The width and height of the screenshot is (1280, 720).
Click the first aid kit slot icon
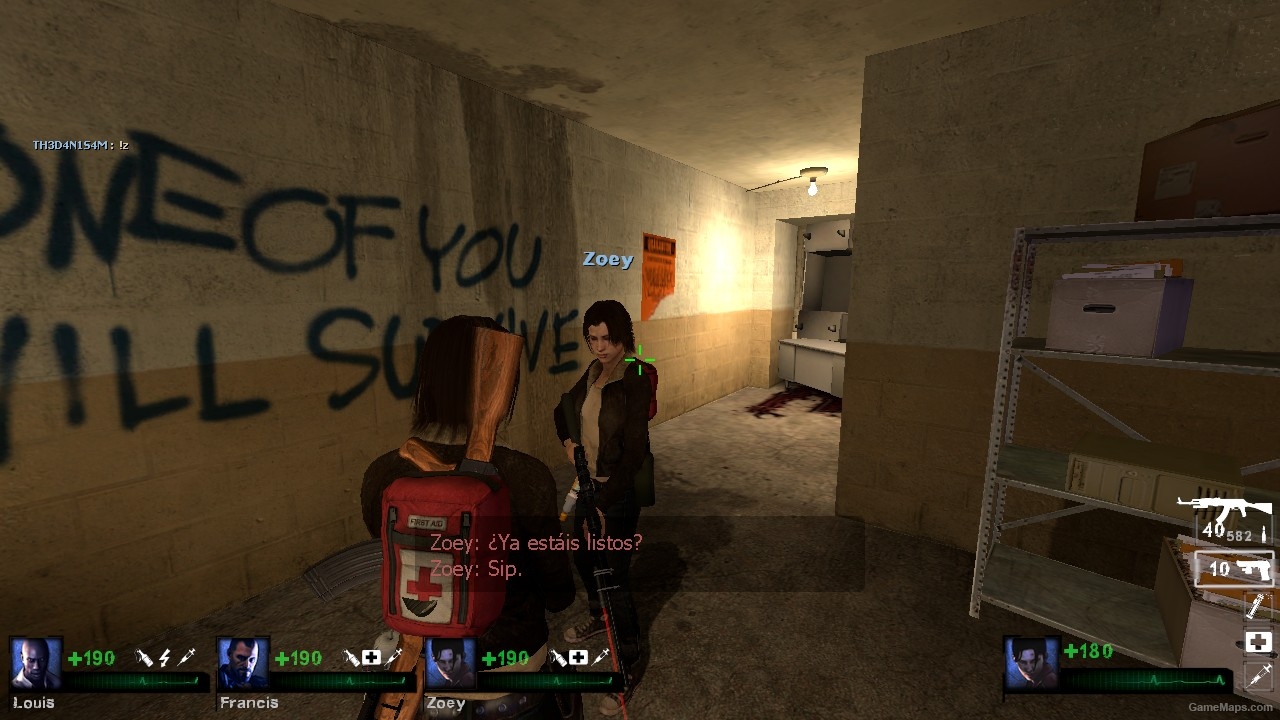tap(1258, 642)
